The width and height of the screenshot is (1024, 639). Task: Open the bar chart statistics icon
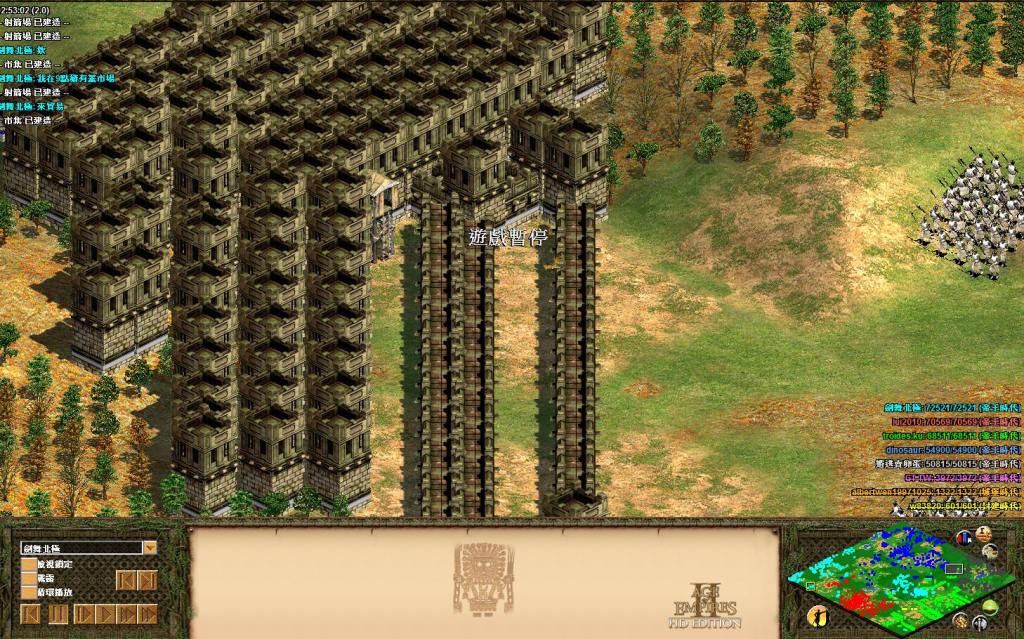(x=966, y=537)
